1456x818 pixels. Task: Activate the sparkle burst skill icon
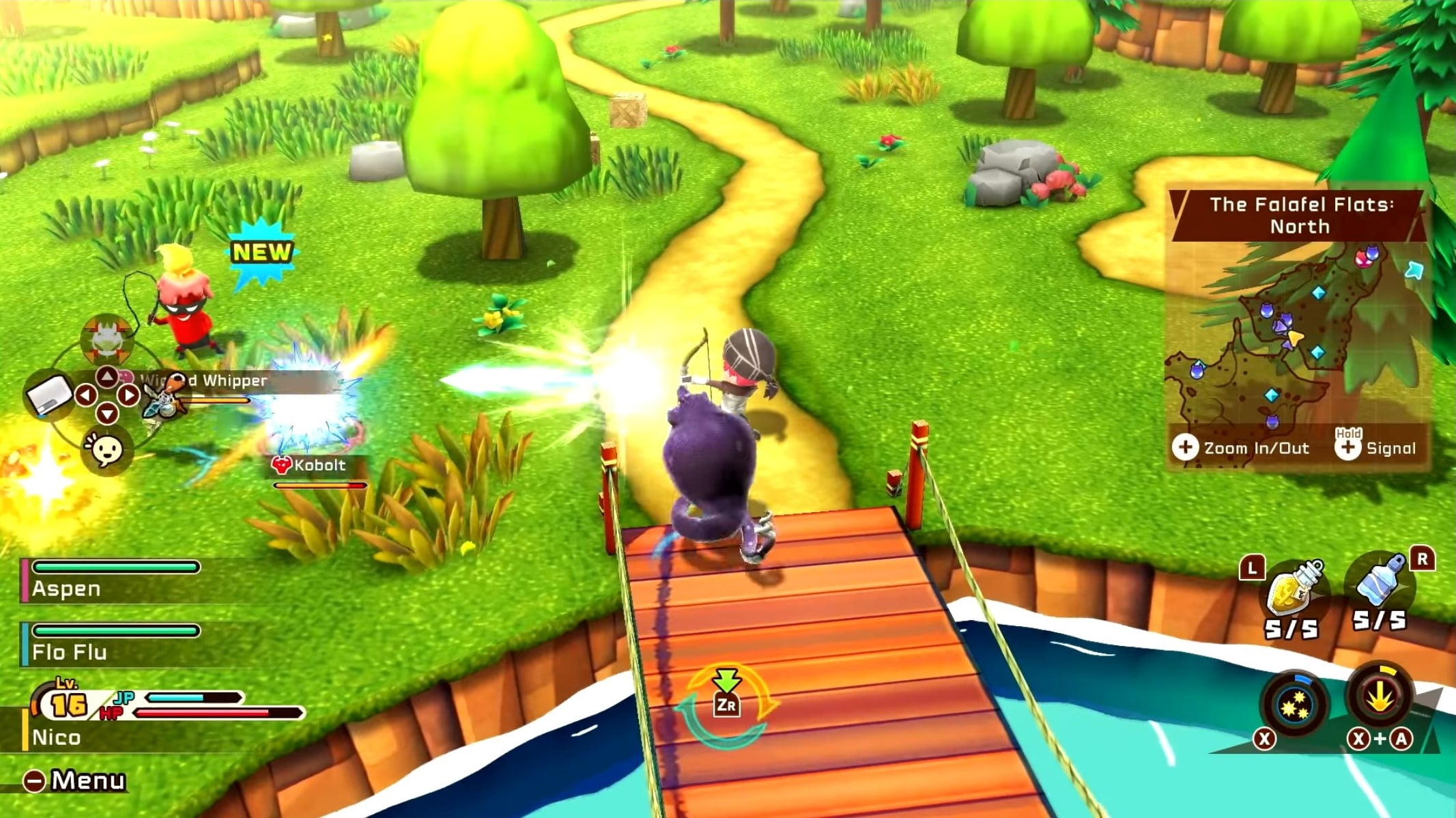(1293, 703)
